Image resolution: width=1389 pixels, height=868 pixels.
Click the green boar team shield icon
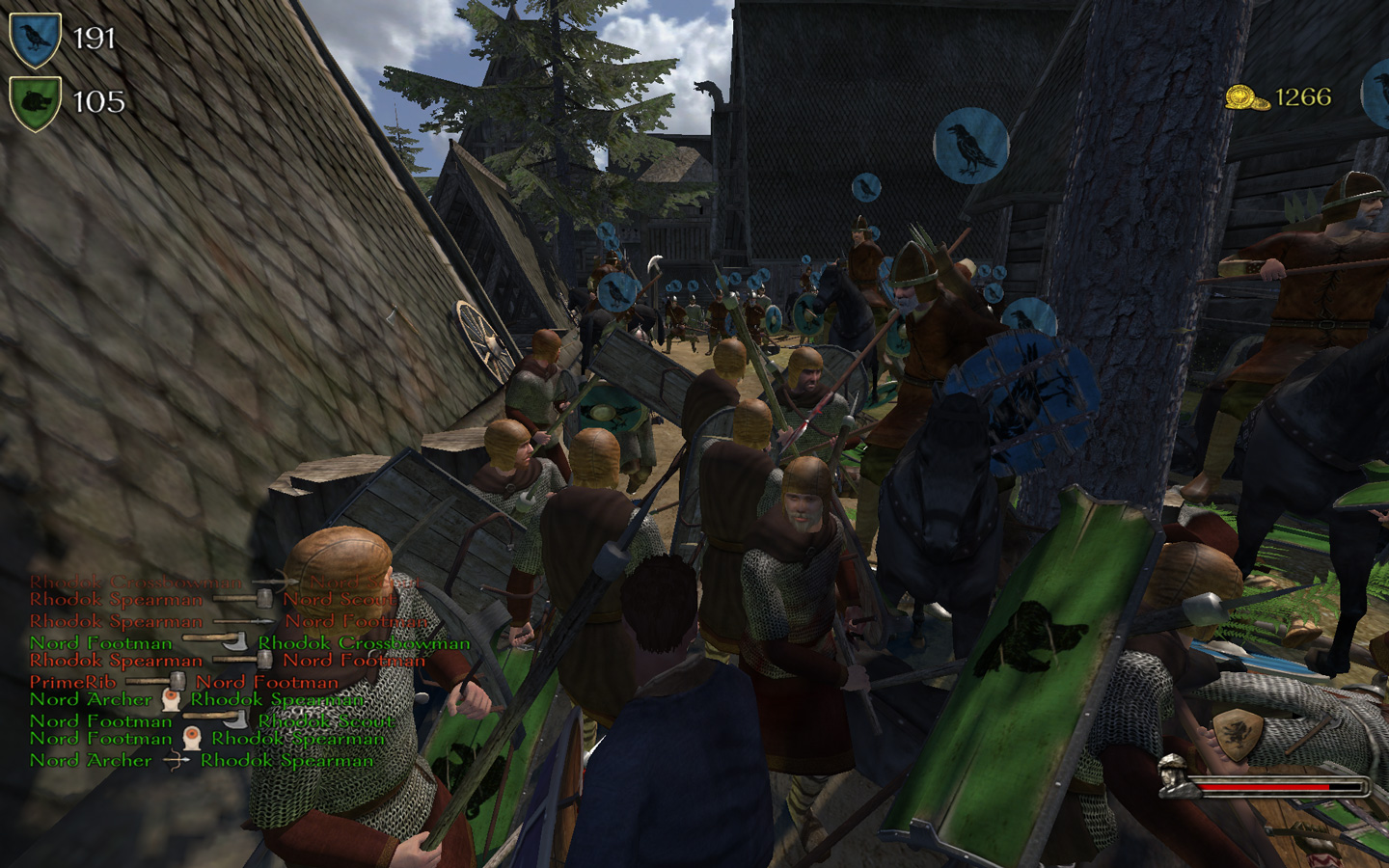[35, 102]
